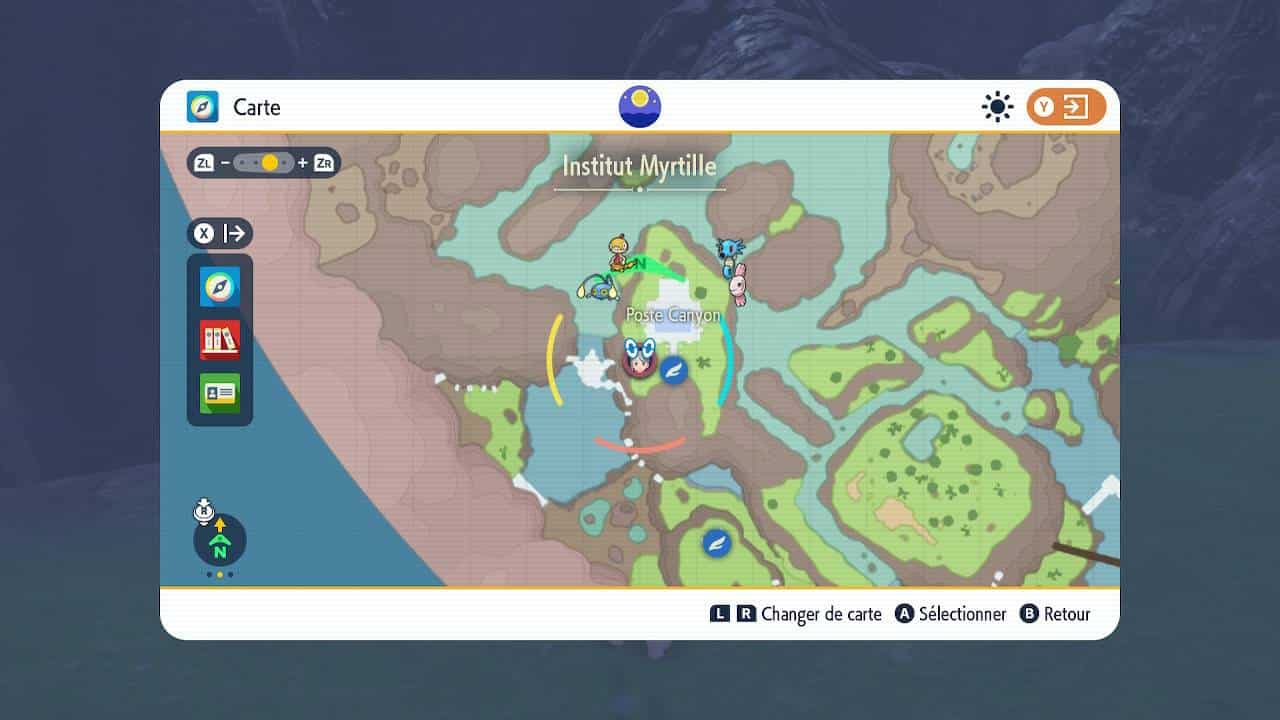Select the compass map app icon
The width and height of the screenshot is (1280, 720).
(x=220, y=287)
